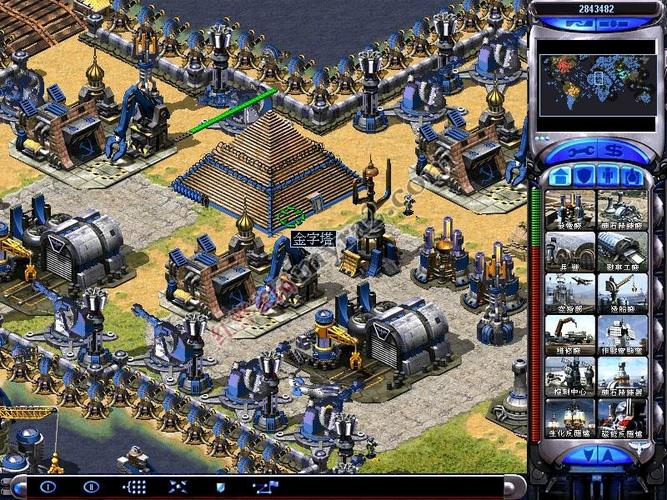This screenshot has width=667, height=500.
Task: Select the war factory (戰車工廠) build icon
Action: click(622, 252)
